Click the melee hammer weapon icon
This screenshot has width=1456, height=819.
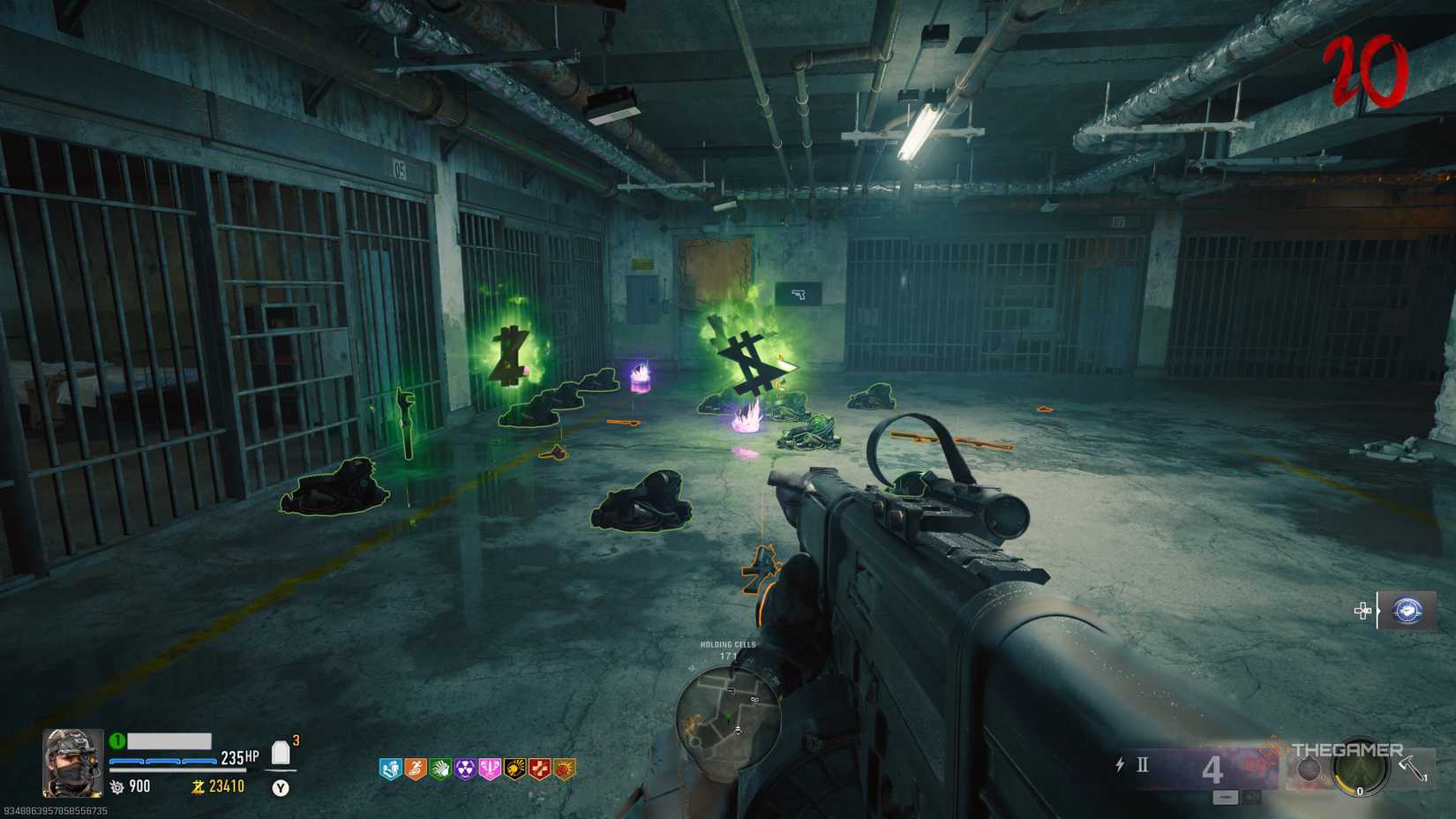(x=1409, y=766)
